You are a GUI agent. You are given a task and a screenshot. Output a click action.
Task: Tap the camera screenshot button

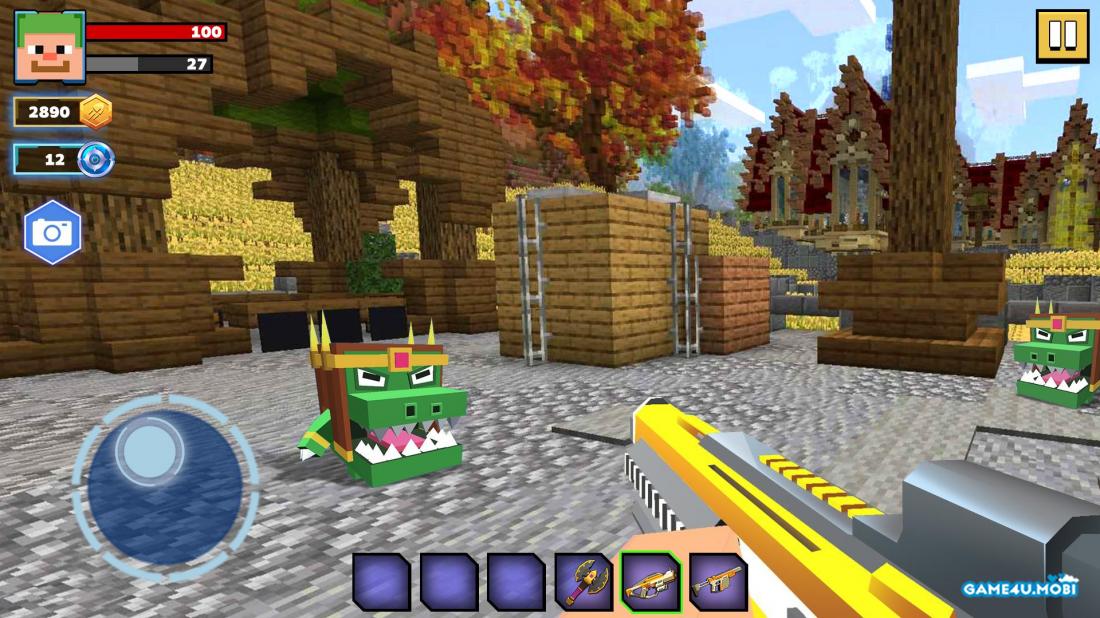tap(52, 232)
